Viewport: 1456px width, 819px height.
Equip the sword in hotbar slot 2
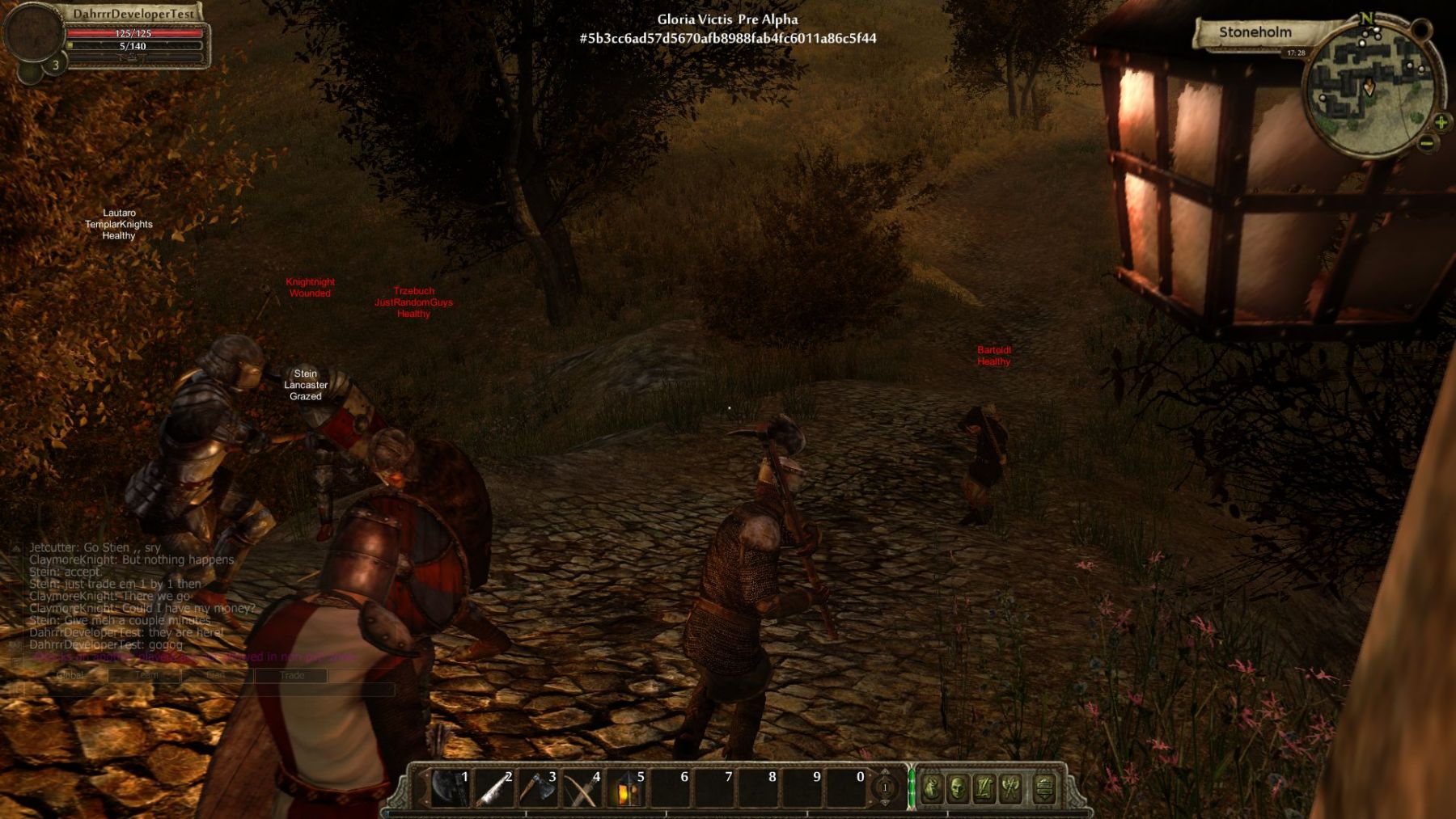[x=493, y=788]
